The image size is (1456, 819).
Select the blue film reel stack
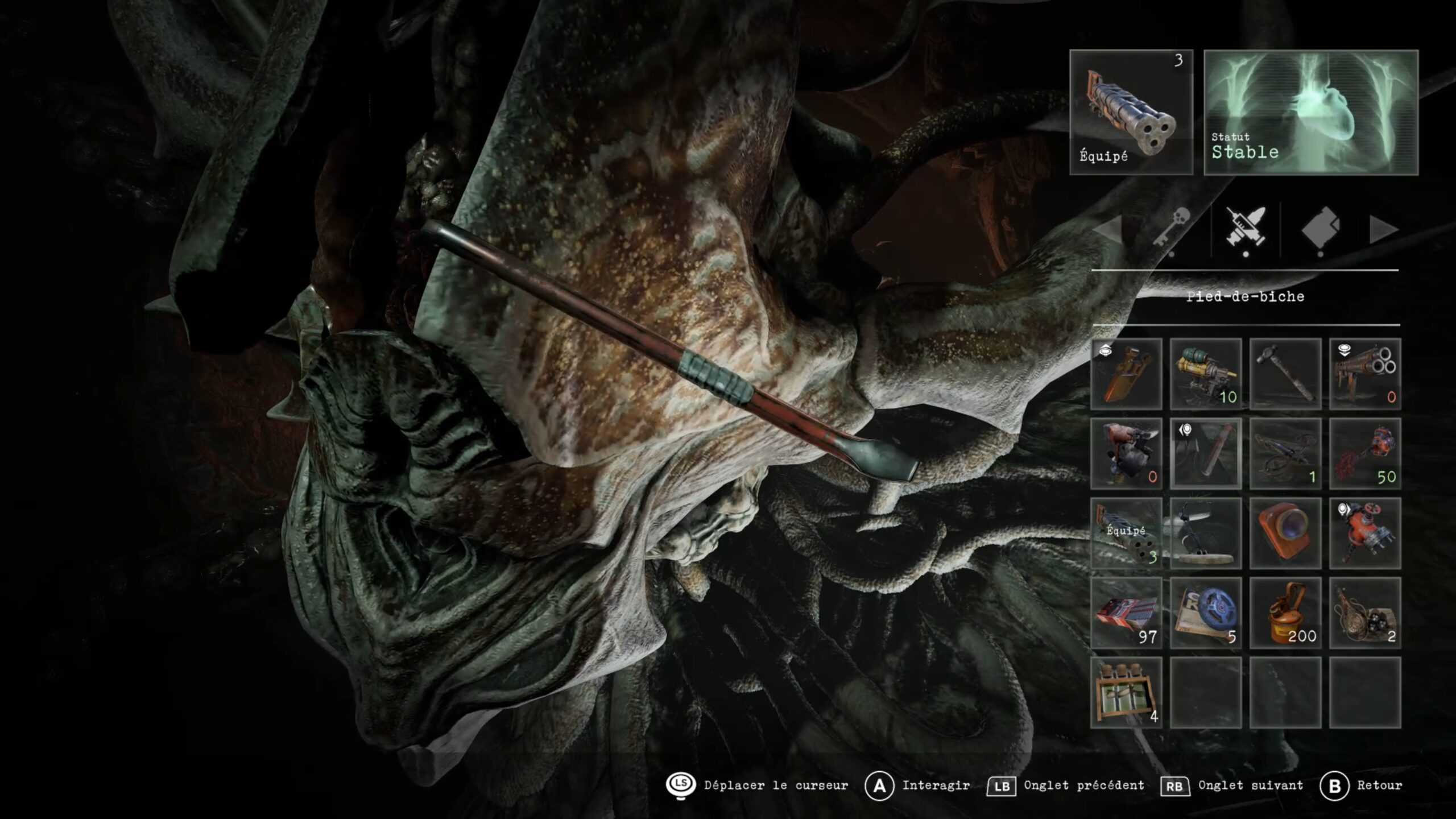coord(1206,613)
